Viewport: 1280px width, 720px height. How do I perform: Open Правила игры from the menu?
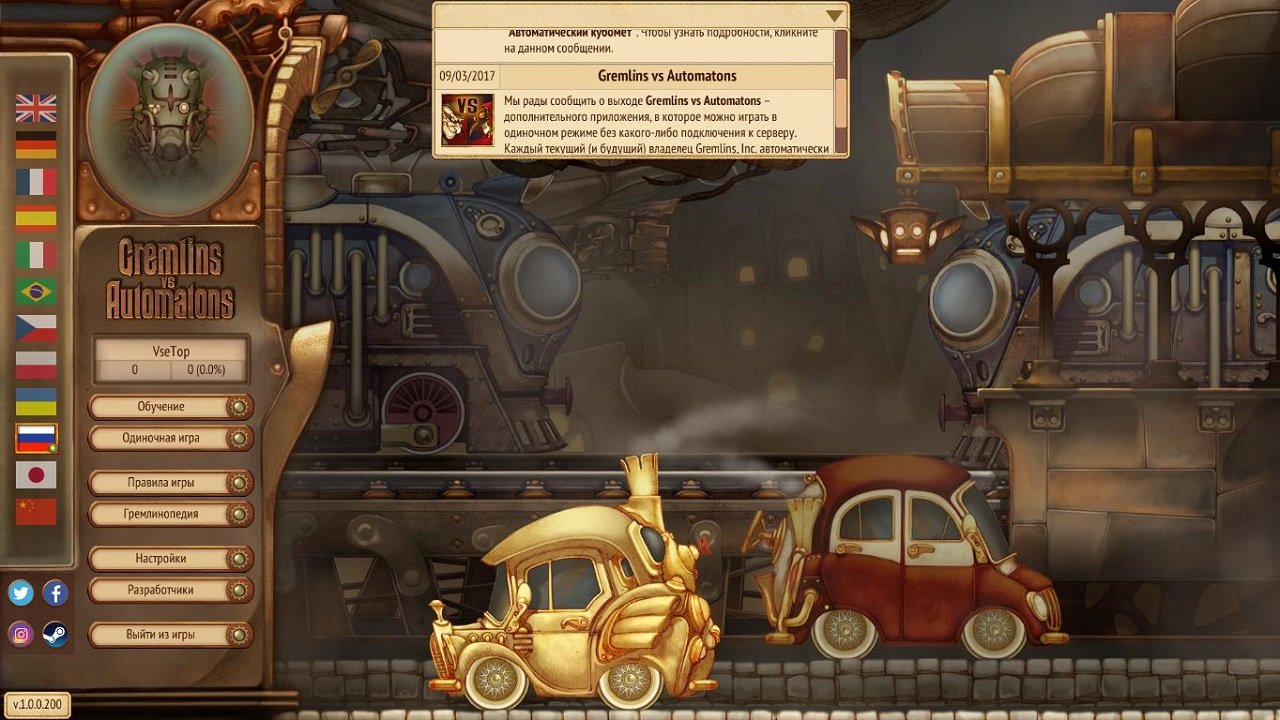pyautogui.click(x=163, y=482)
